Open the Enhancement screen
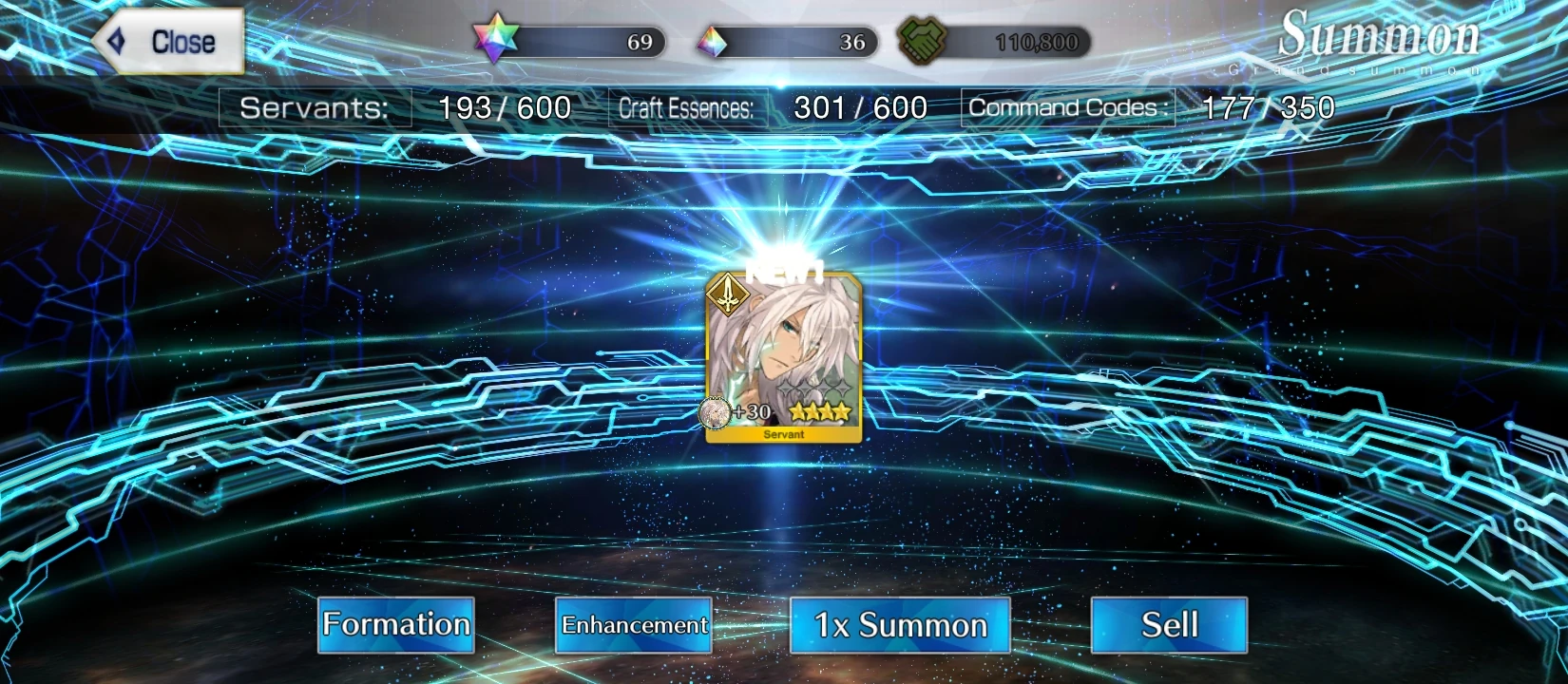The width and height of the screenshot is (1568, 684). click(x=632, y=626)
